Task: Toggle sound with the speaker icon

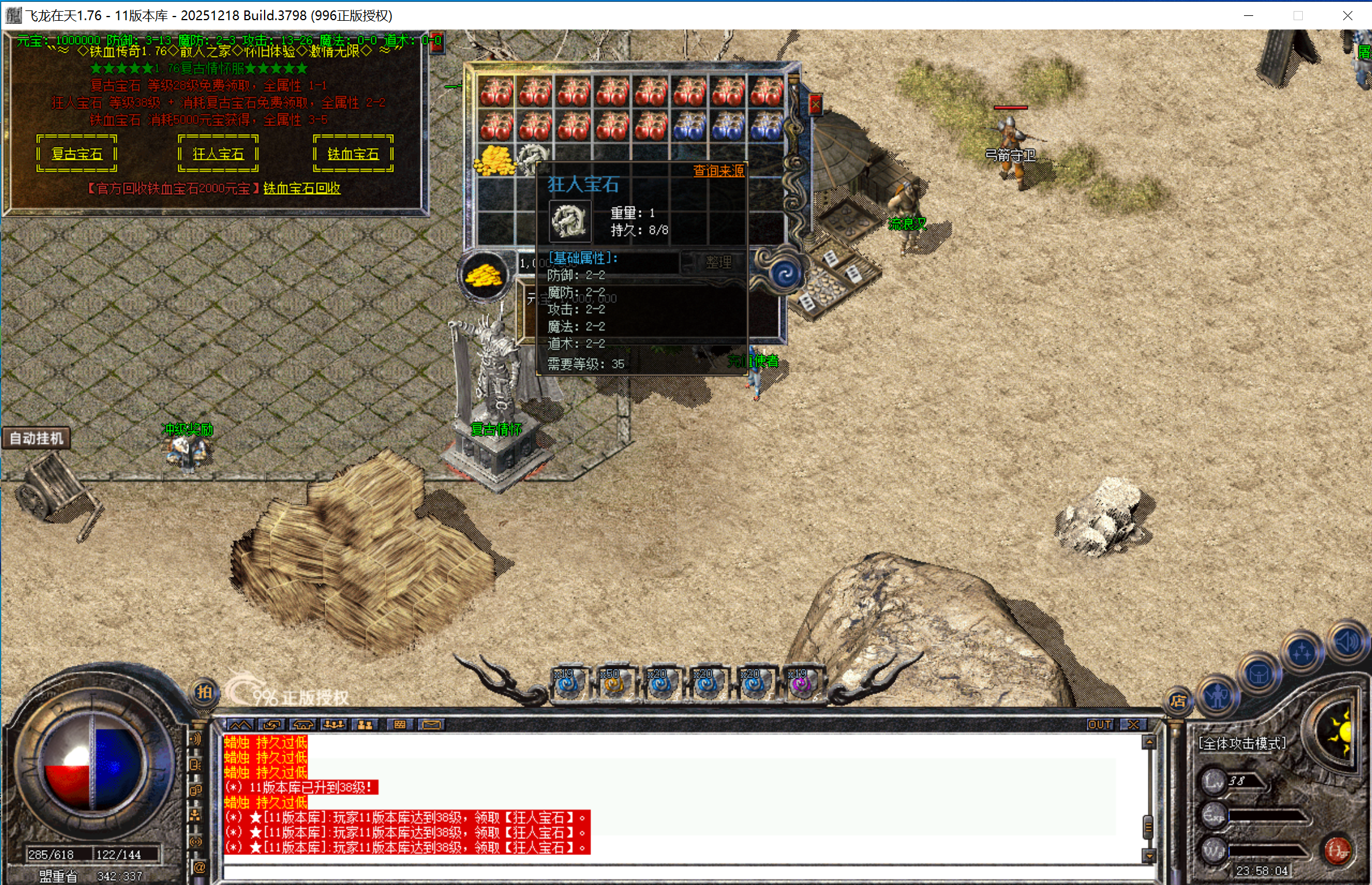Action: pos(1348,642)
